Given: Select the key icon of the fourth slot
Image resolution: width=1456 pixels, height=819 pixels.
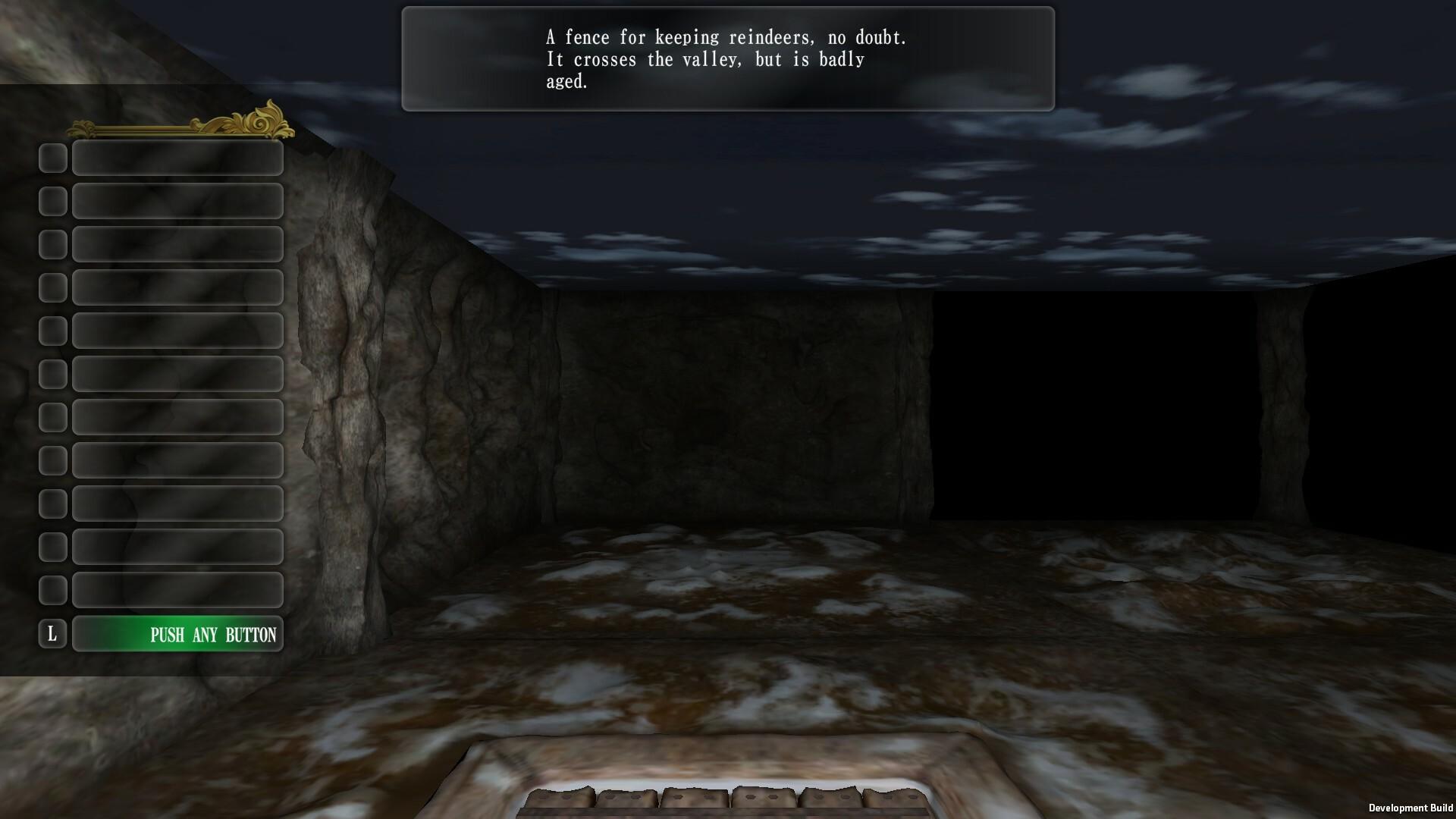Looking at the screenshot, I should coord(53,287).
